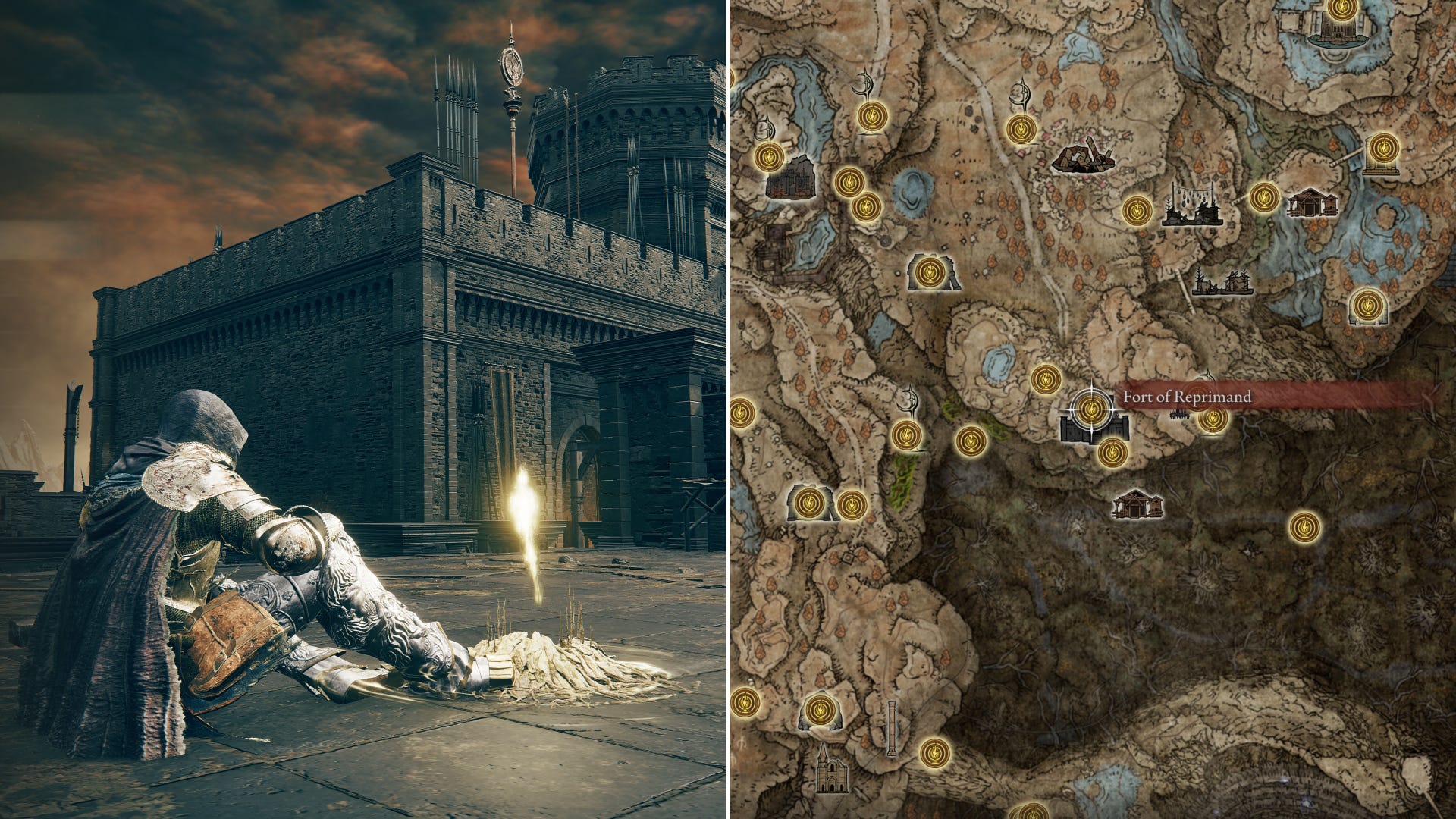Image resolution: width=1456 pixels, height=819 pixels.
Task: Select the wooden shack icon in the swamp
Action: [x=1137, y=504]
